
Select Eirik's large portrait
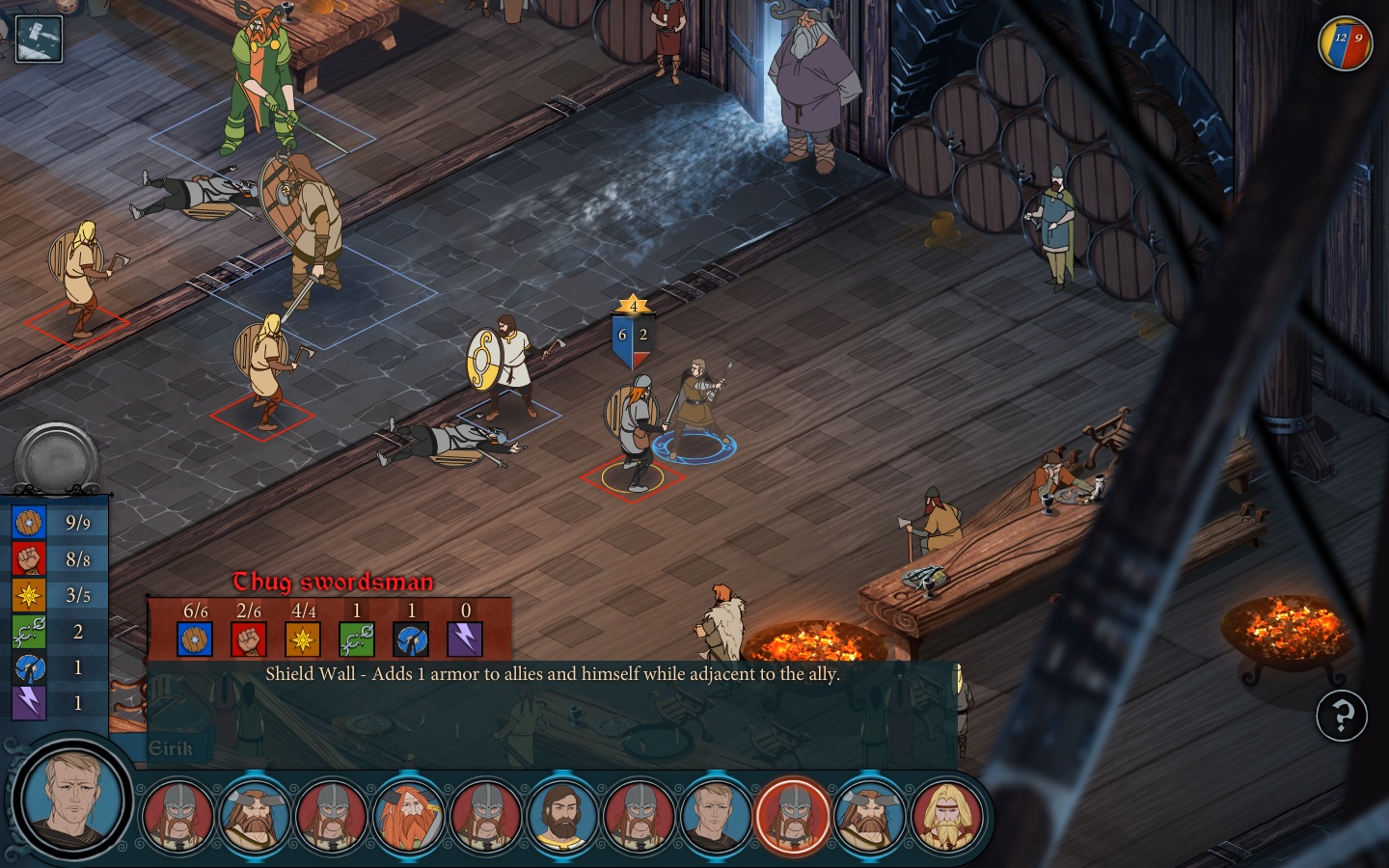click(72, 799)
